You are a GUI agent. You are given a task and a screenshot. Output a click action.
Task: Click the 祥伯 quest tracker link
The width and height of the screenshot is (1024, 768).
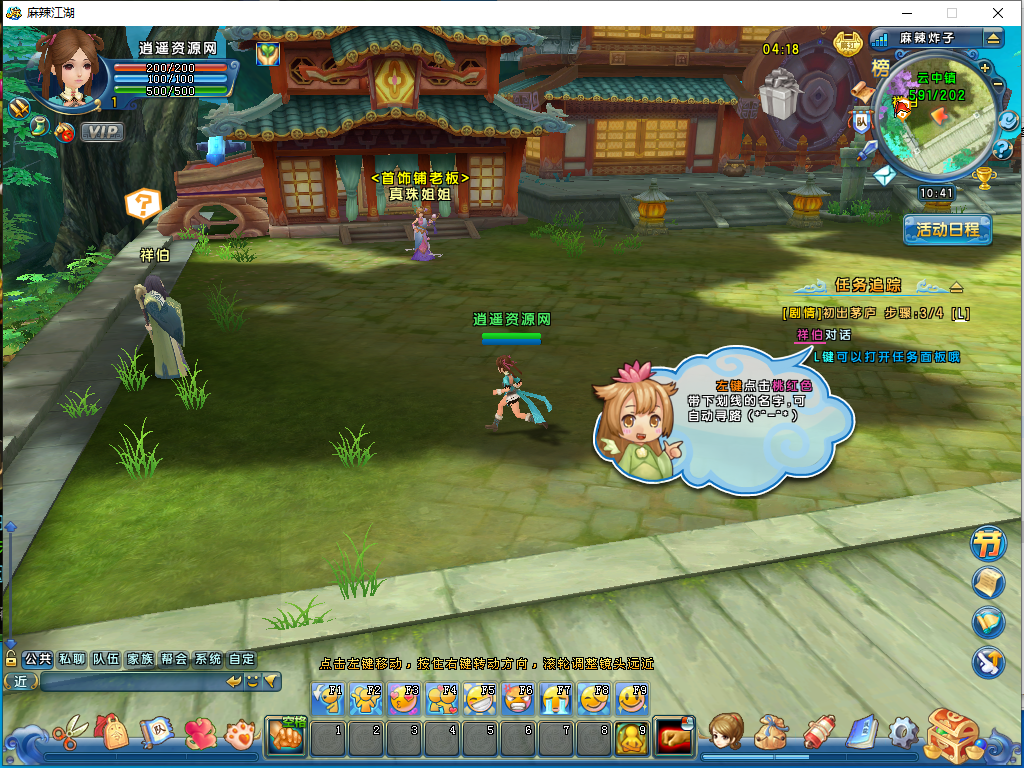pyautogui.click(x=808, y=335)
